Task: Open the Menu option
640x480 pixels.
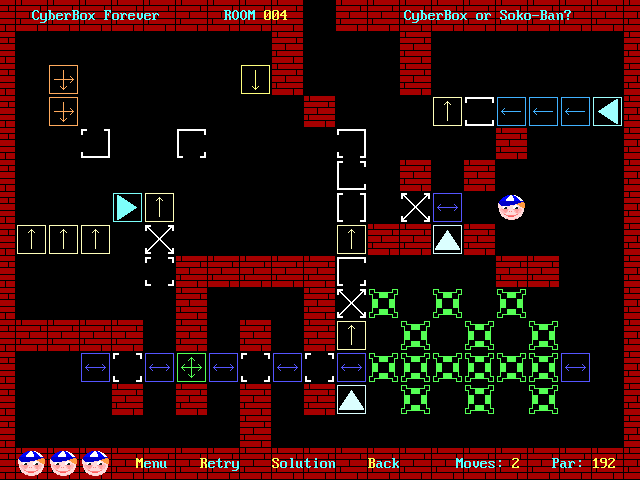Action: [151, 463]
